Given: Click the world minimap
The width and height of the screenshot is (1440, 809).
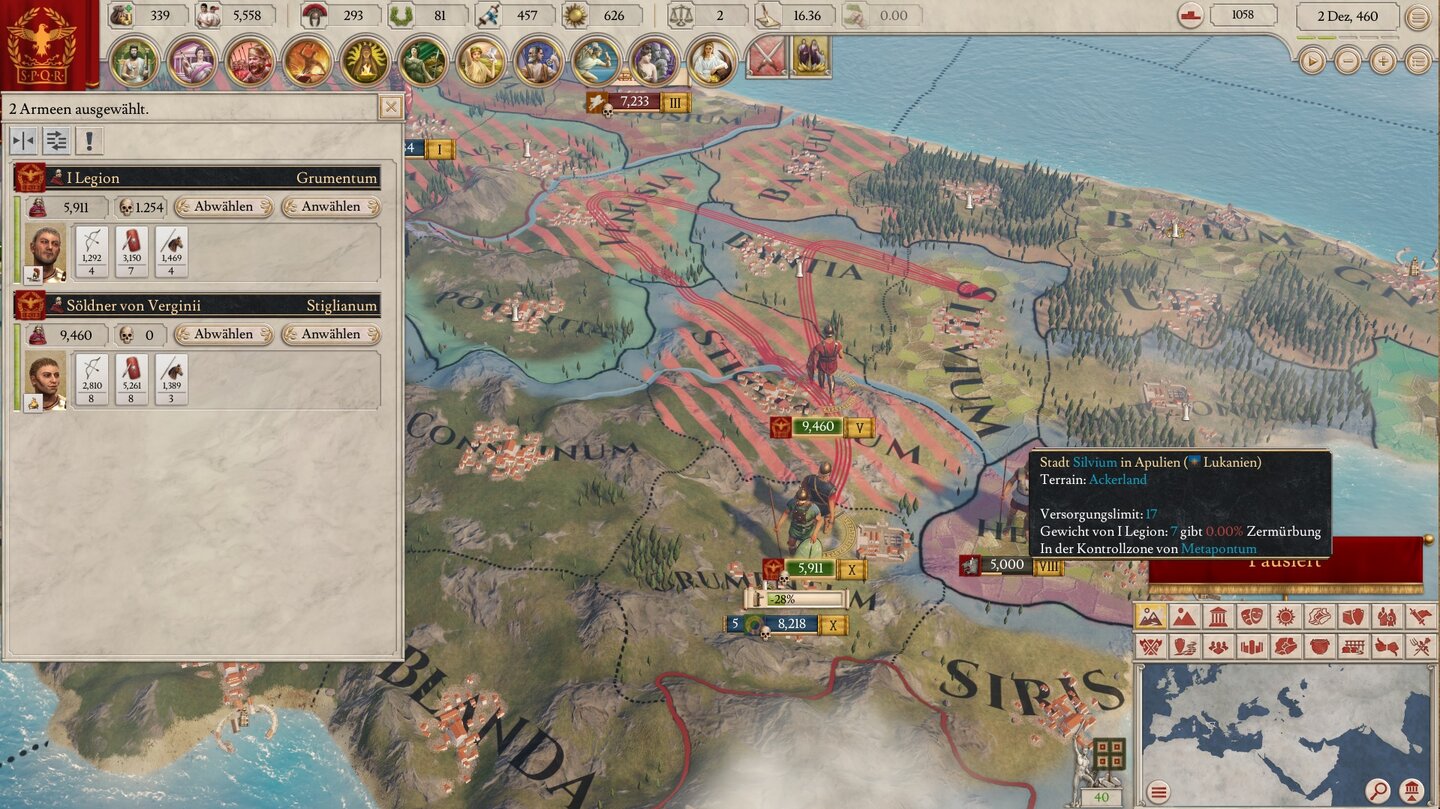Looking at the screenshot, I should click(1285, 720).
